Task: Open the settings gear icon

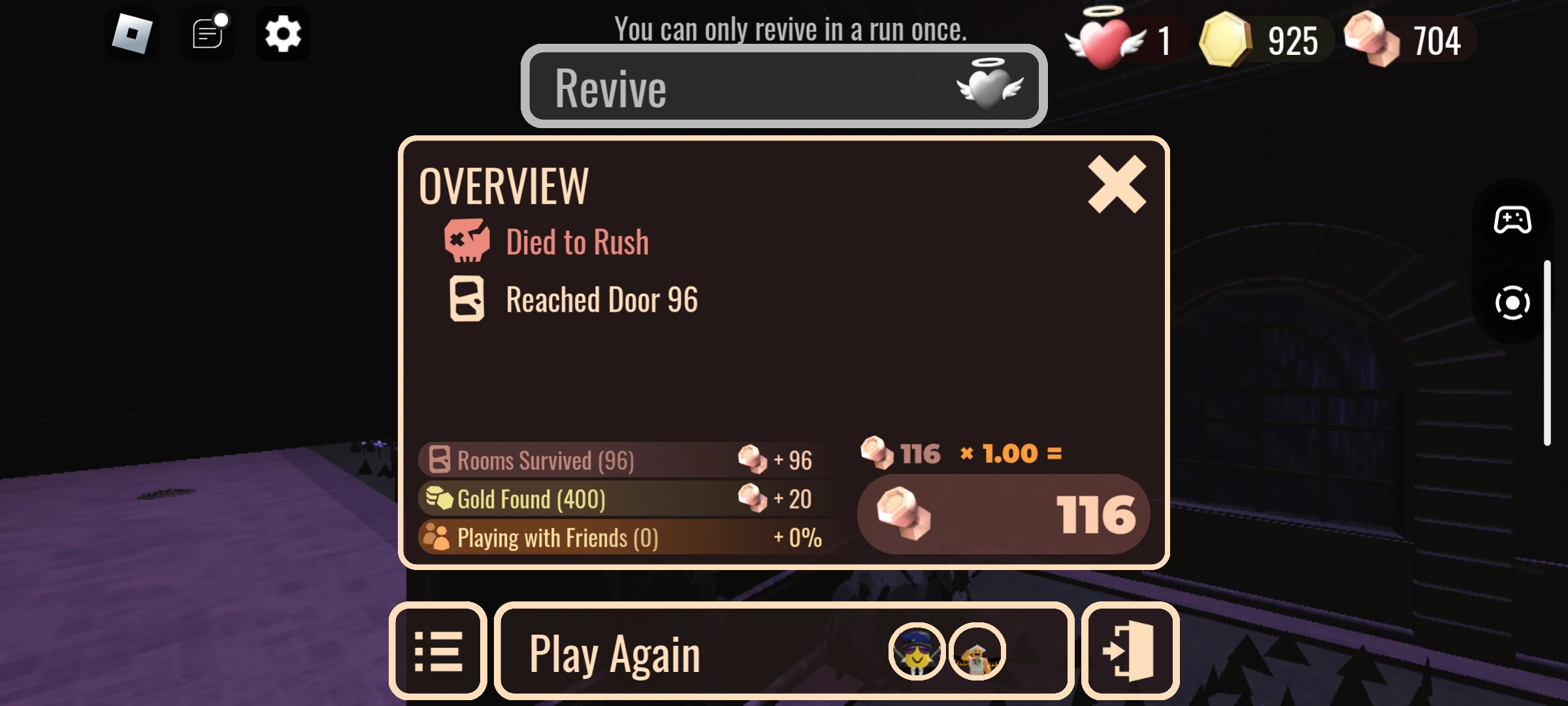Action: coord(282,34)
